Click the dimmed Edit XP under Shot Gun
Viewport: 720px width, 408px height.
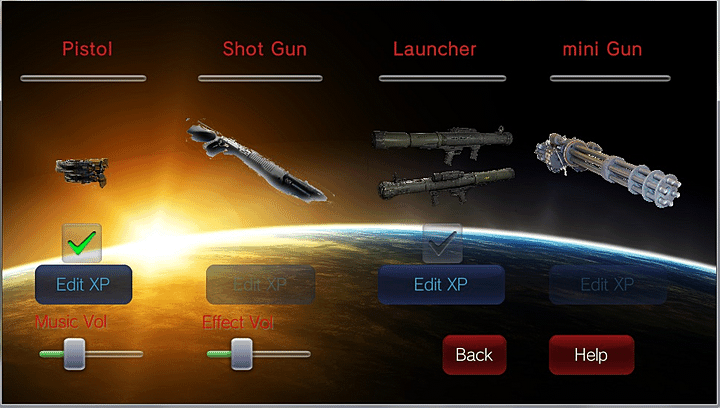pyautogui.click(x=260, y=285)
